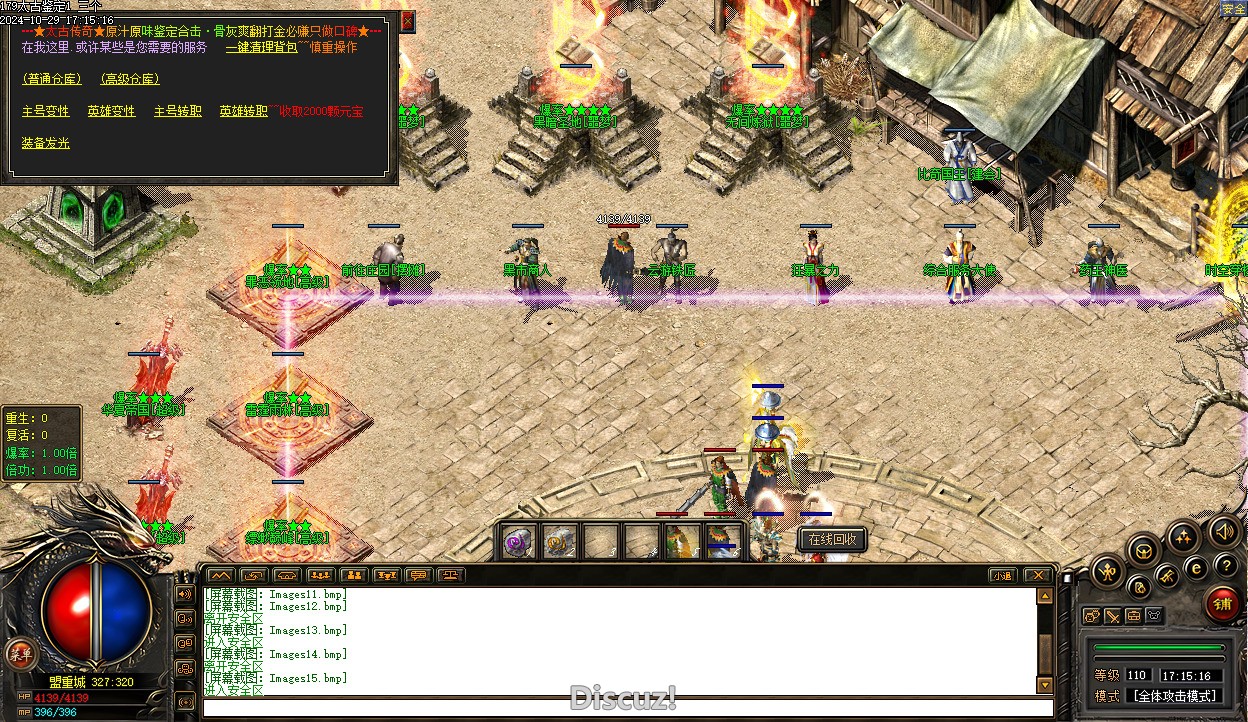Image resolution: width=1248 pixels, height=722 pixels.
Task: Open the four-star sparkle skills button
Action: [1184, 537]
